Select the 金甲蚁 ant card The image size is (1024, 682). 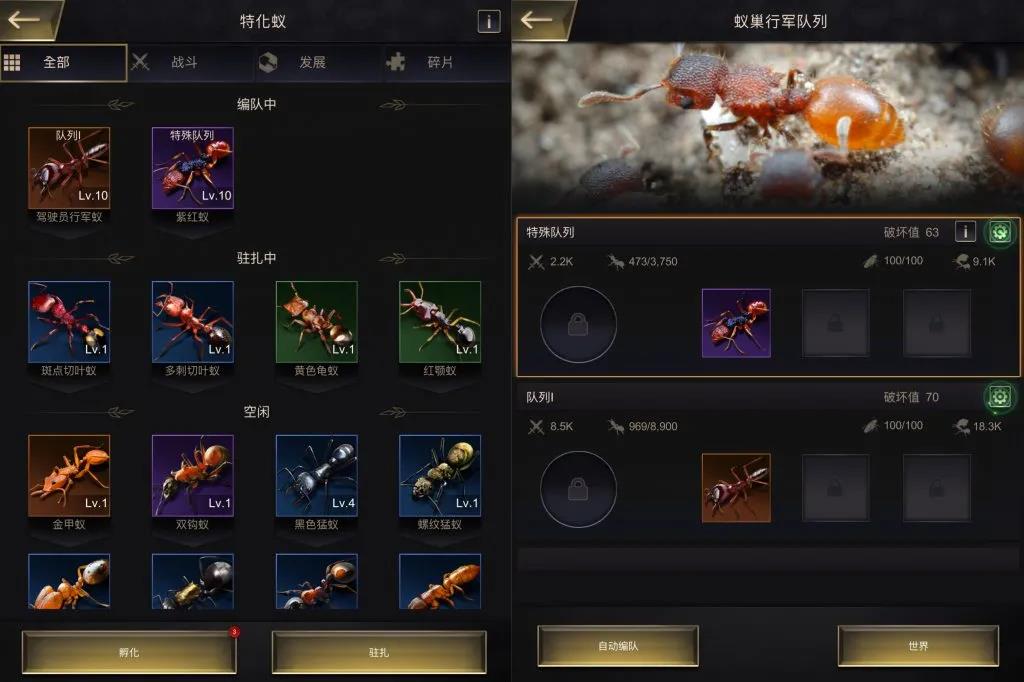pos(69,475)
